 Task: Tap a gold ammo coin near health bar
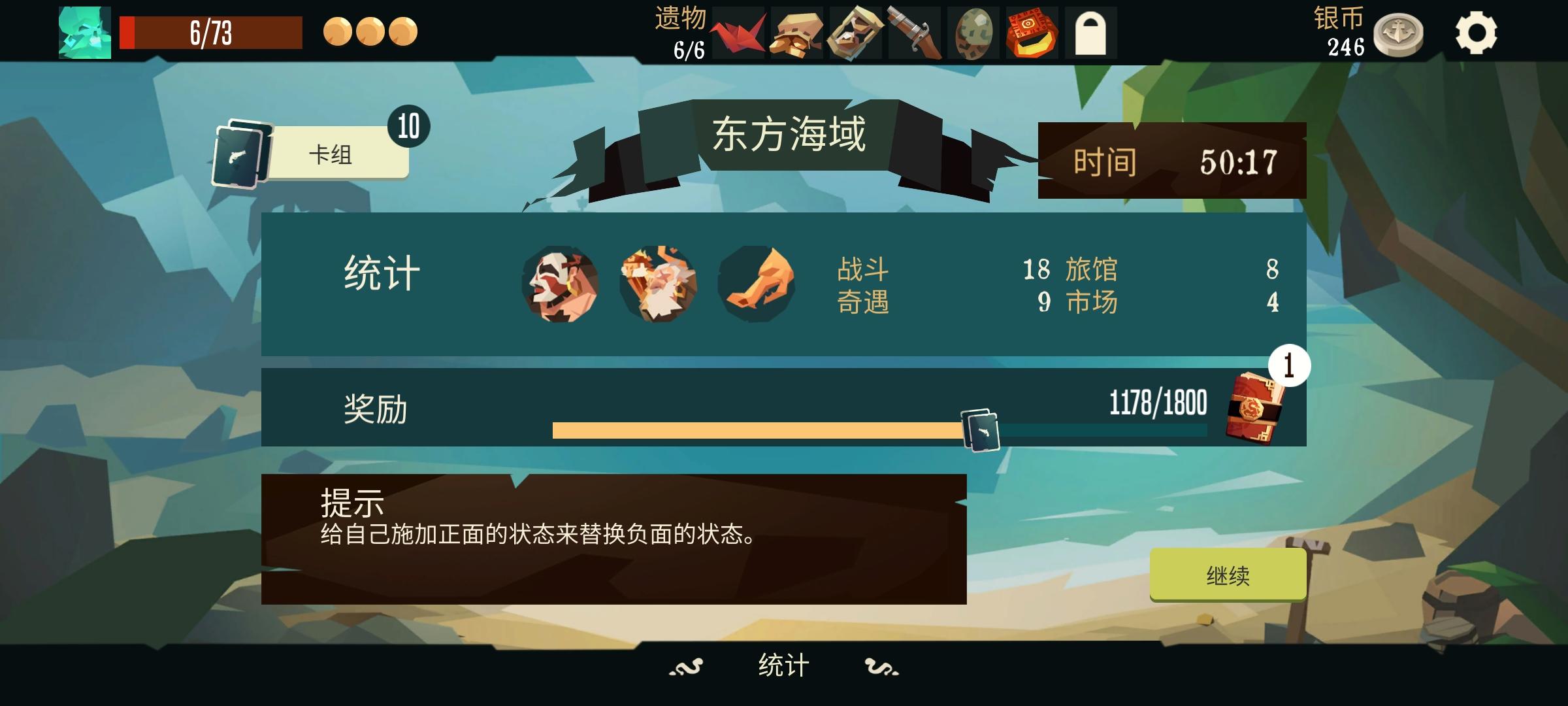[x=339, y=31]
